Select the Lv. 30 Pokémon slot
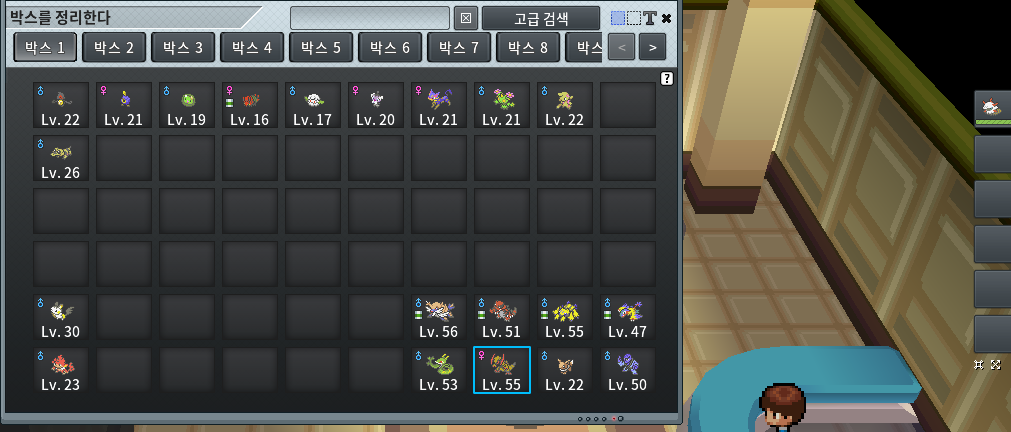This screenshot has height=432, width=1011. click(61, 317)
